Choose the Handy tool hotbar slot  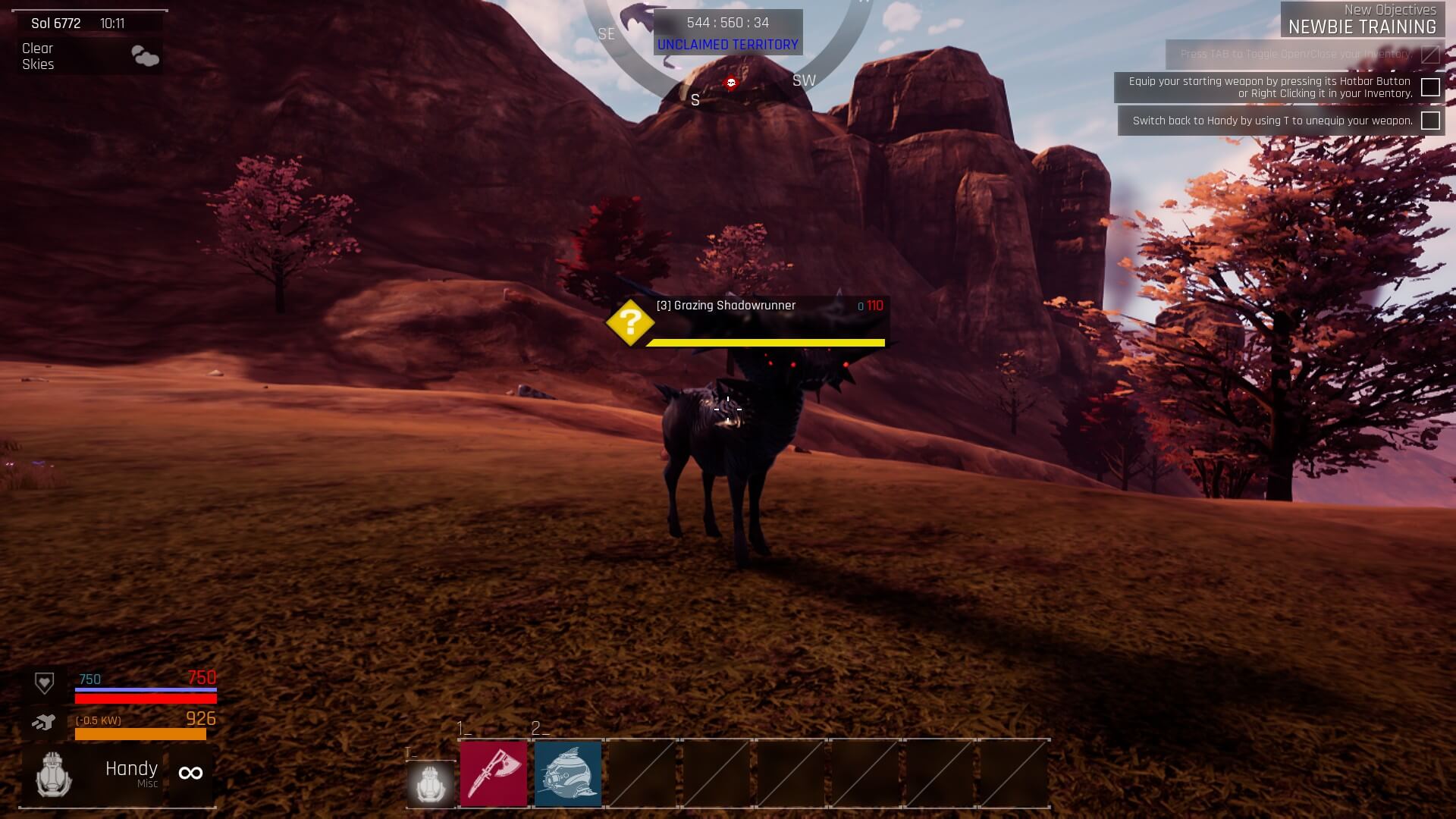tap(431, 783)
